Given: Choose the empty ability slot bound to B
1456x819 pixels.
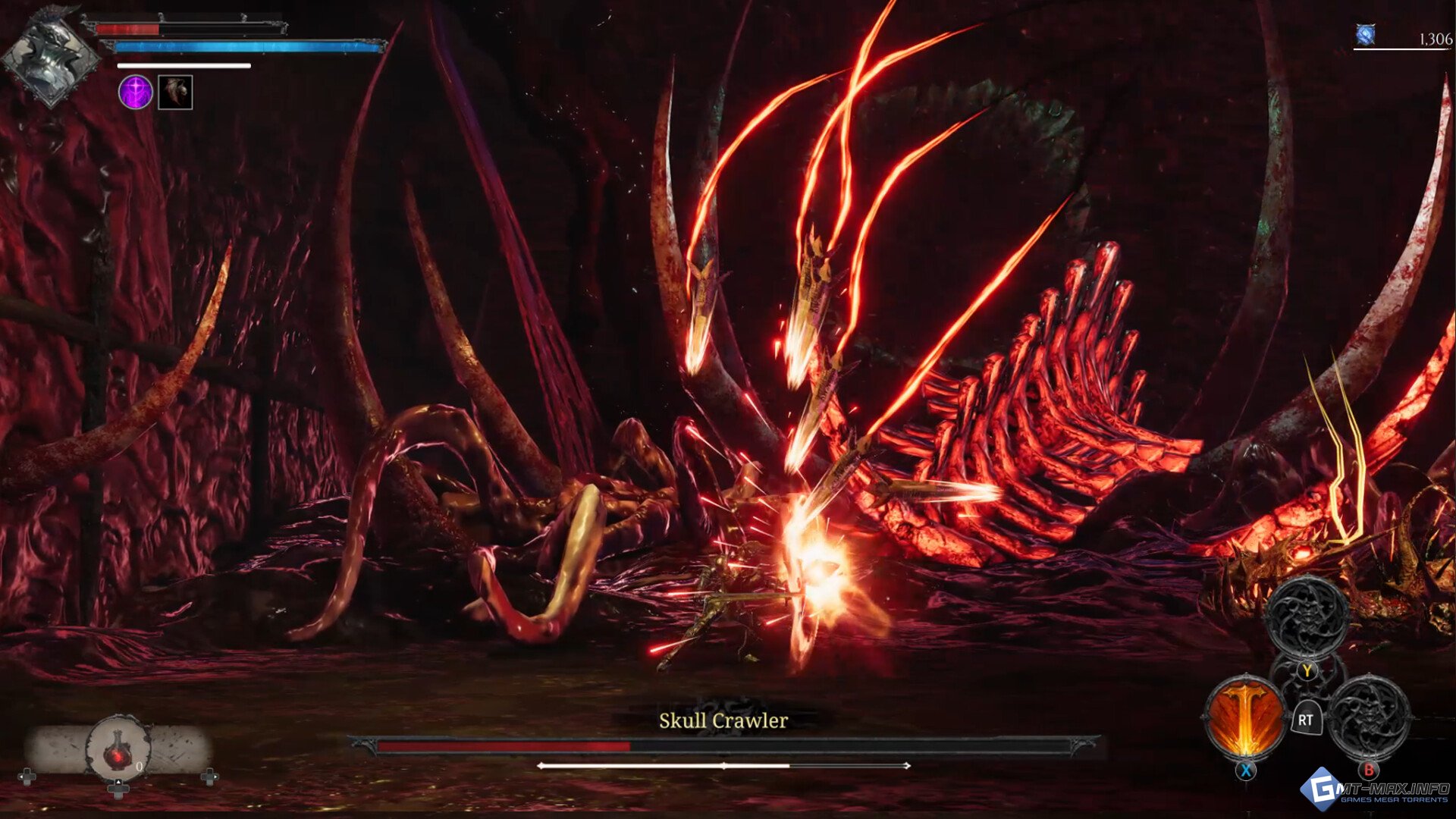Looking at the screenshot, I should pyautogui.click(x=1370, y=717).
